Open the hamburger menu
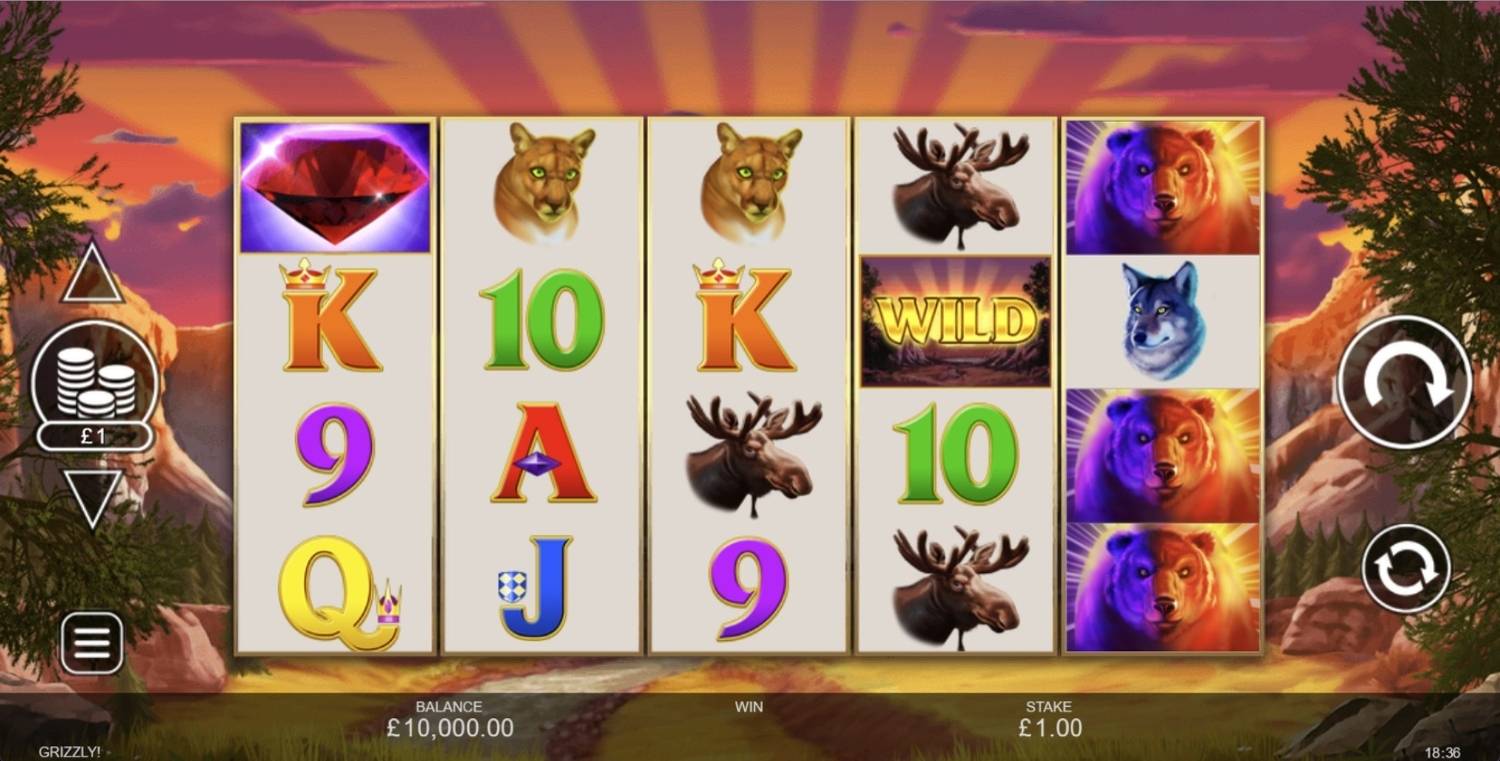The width and height of the screenshot is (1500, 761). (92, 643)
